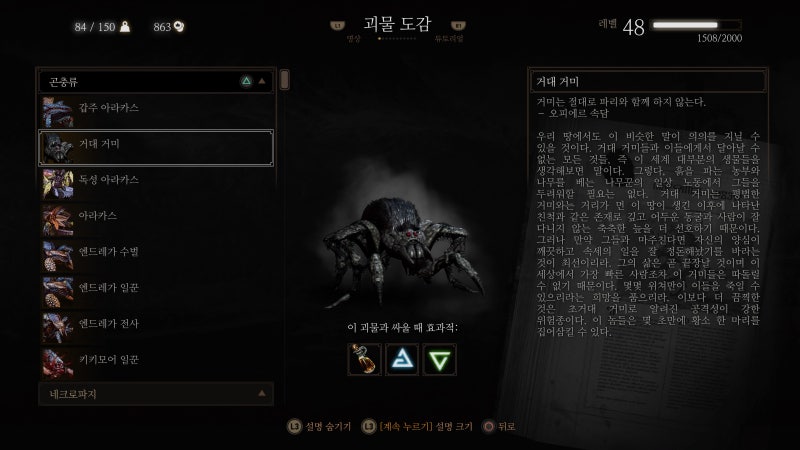Collapse the 곤충류 category header
Image resolution: width=800 pixels, height=450 pixels.
(x=155, y=79)
